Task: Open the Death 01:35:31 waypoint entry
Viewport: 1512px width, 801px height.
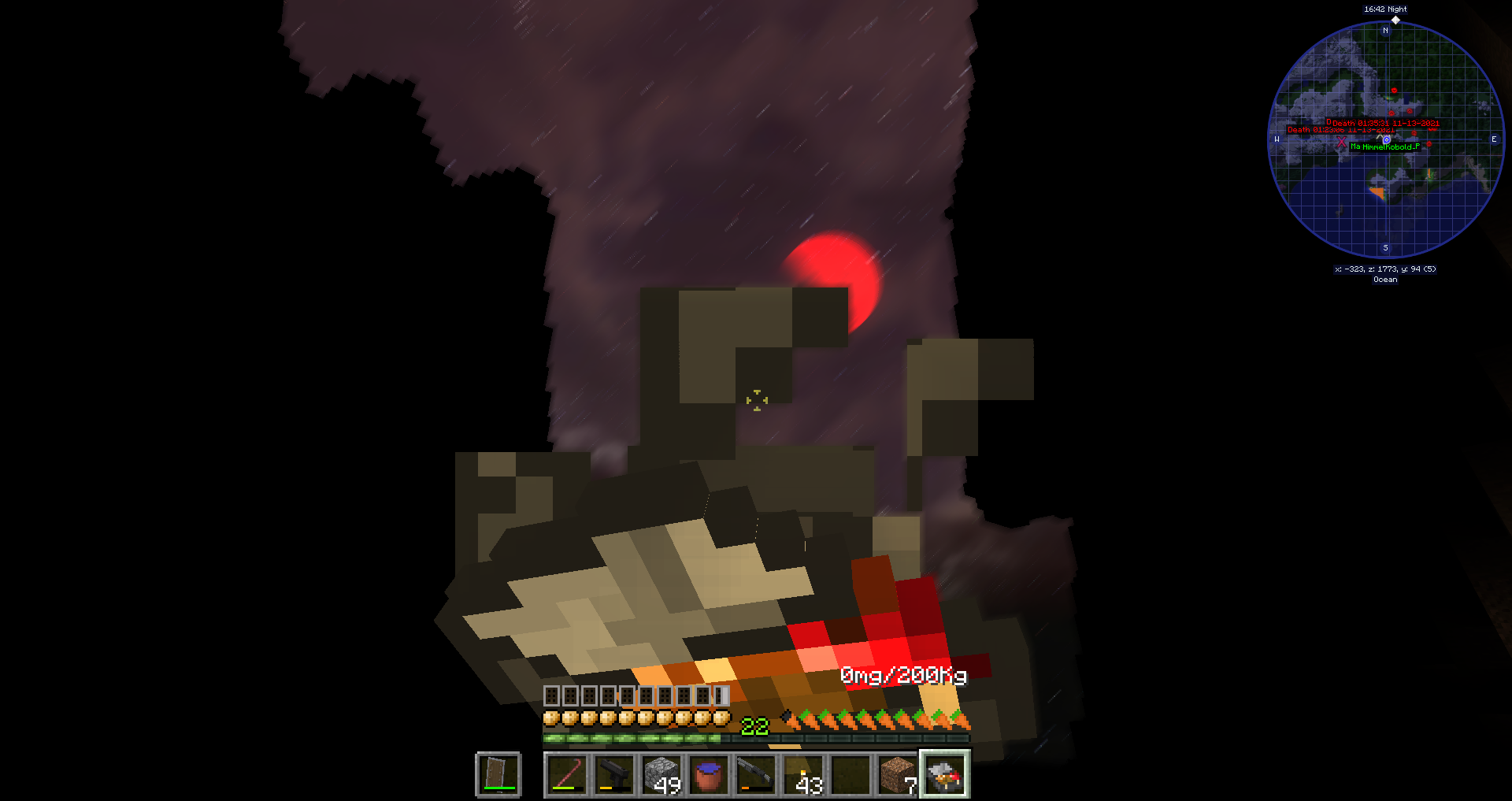Action: 1385,124
